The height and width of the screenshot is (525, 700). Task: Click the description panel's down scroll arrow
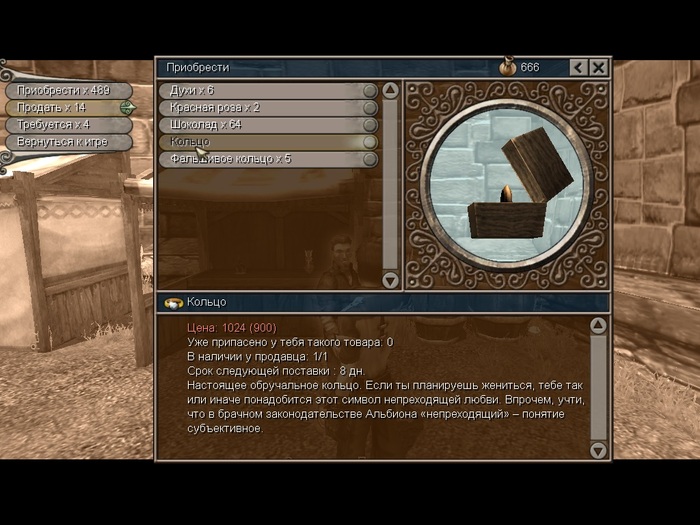pos(598,450)
